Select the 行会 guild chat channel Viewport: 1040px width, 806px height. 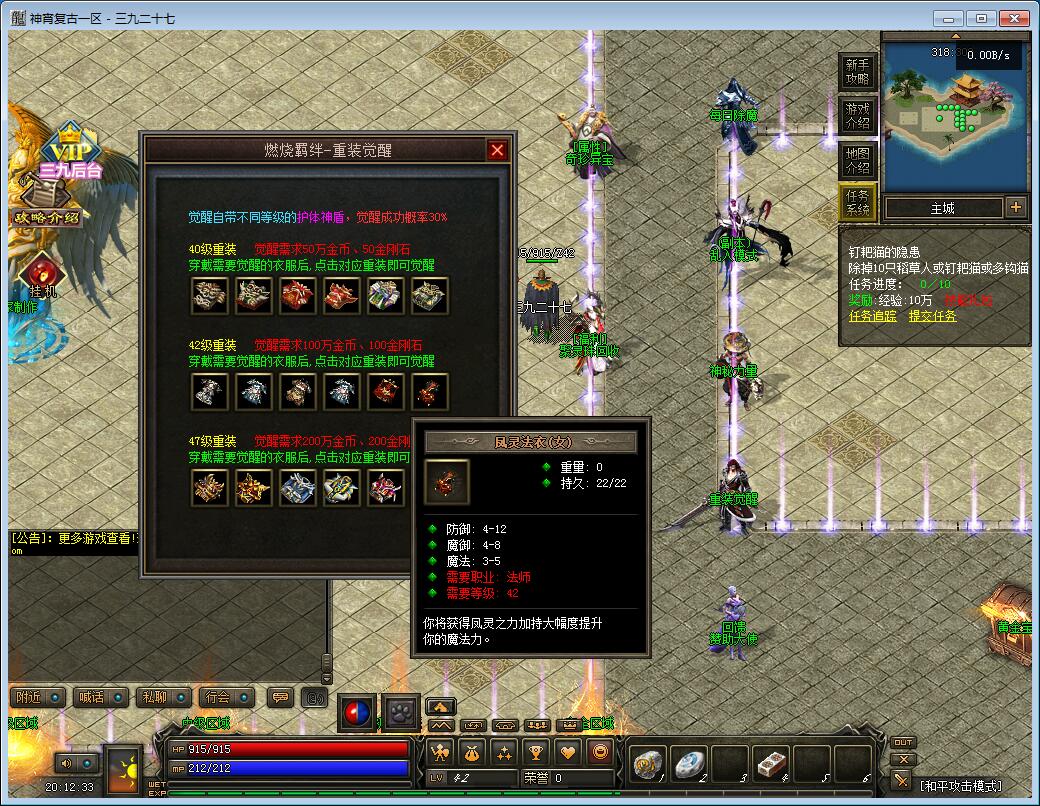point(215,697)
